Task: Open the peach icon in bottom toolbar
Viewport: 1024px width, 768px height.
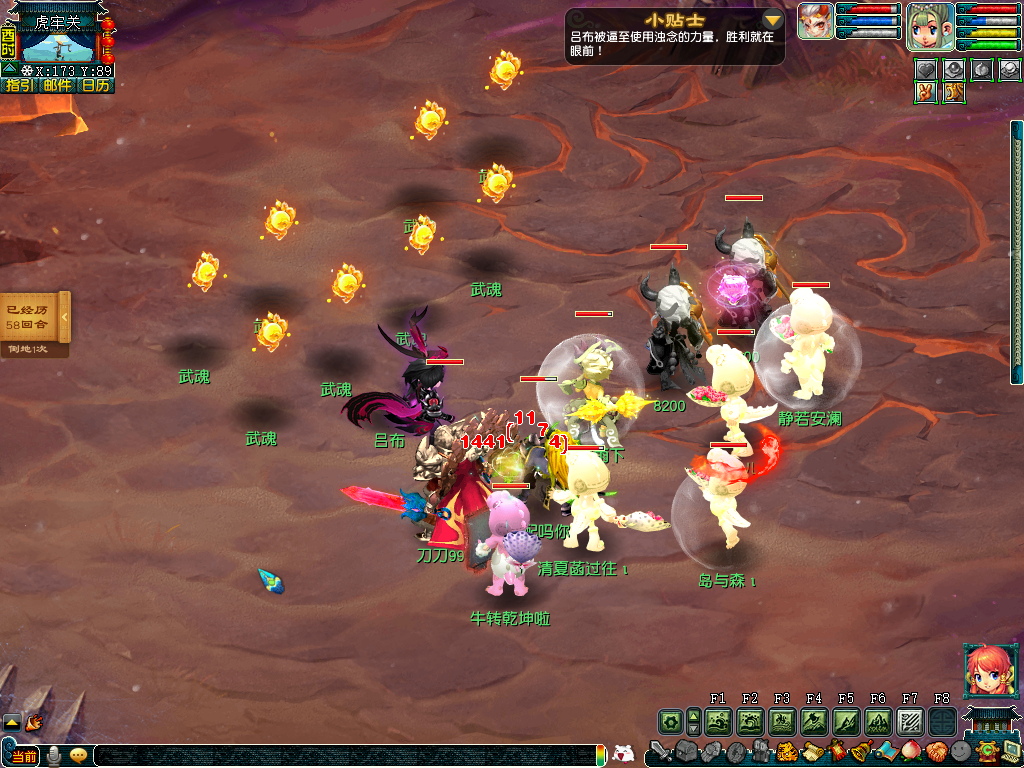Action: pos(911,751)
